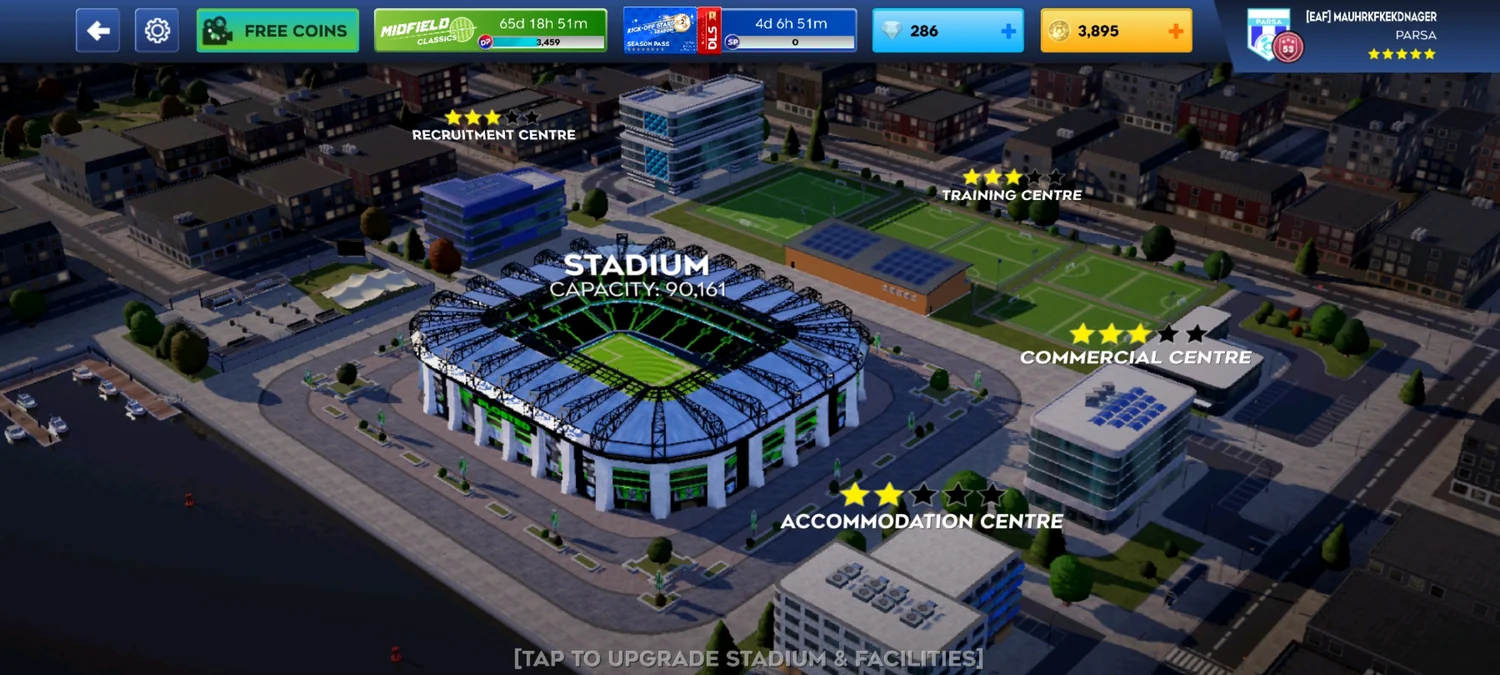Image resolution: width=1500 pixels, height=675 pixels.
Task: Open the Kick-Off Stars season pass
Action: pyautogui.click(x=739, y=31)
